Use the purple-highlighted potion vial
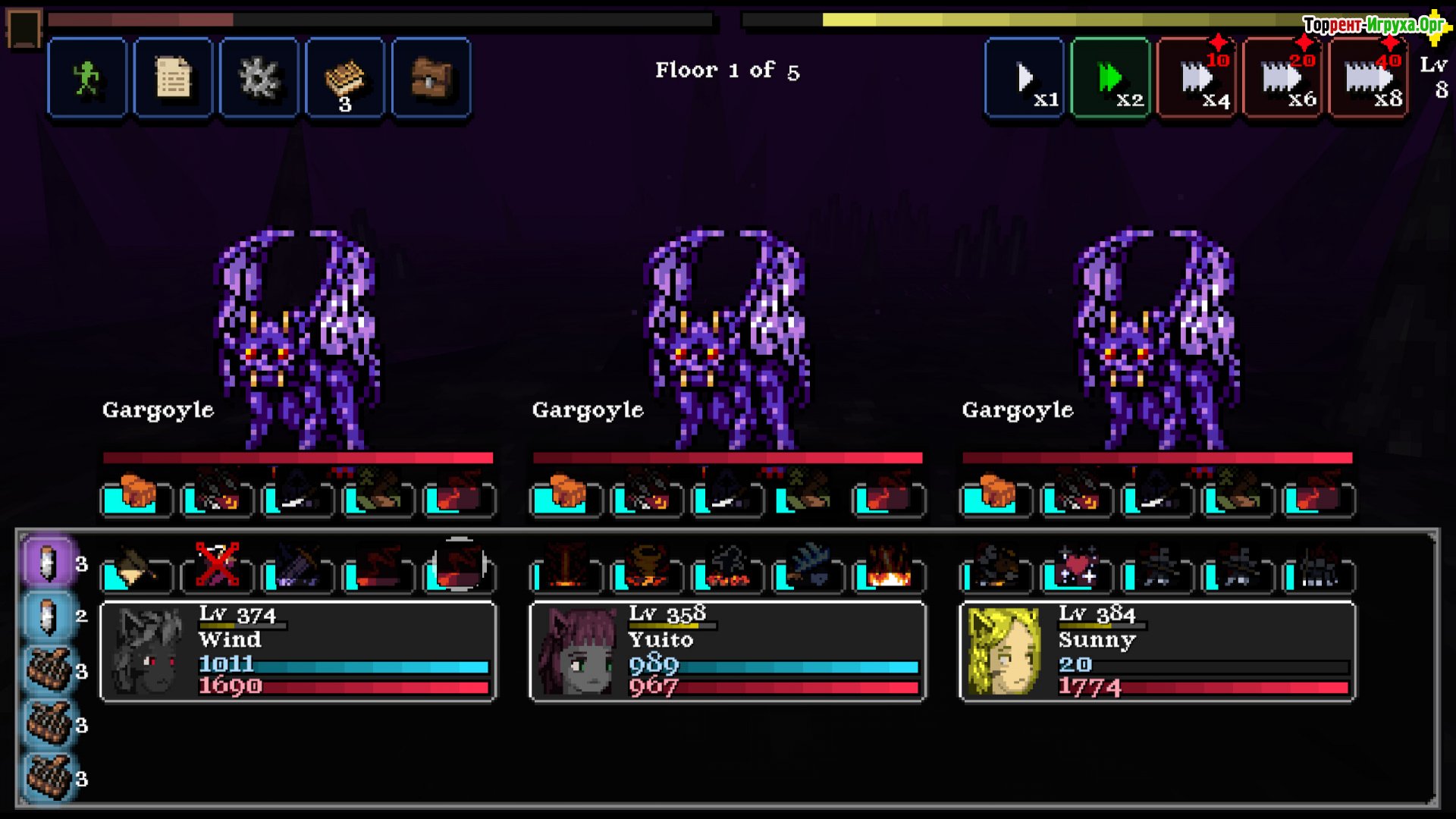 point(49,563)
